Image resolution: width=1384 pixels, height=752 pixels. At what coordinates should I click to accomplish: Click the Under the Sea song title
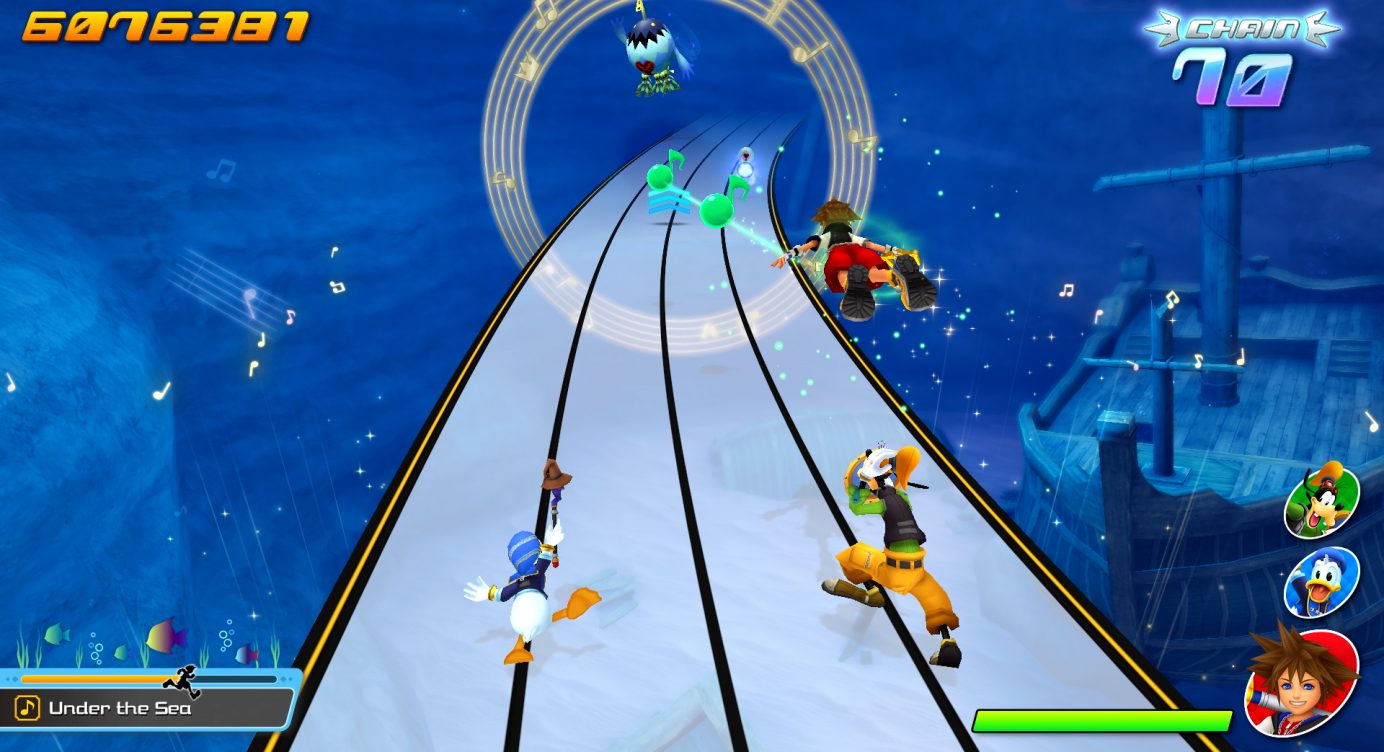point(119,709)
